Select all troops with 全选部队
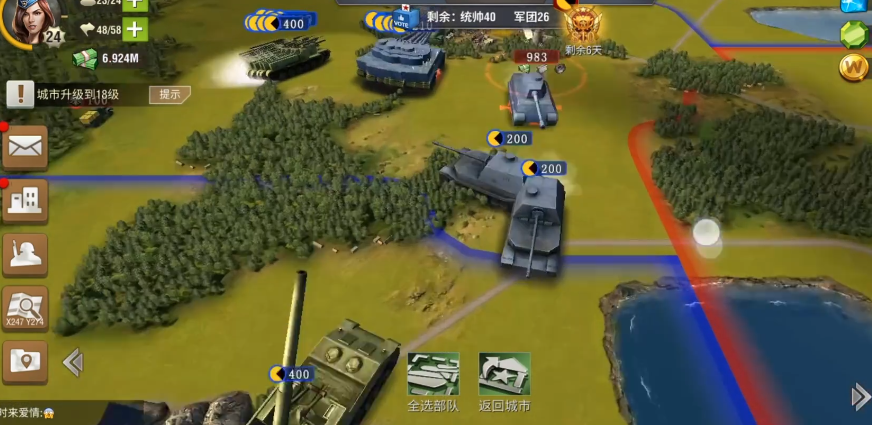 (x=433, y=382)
